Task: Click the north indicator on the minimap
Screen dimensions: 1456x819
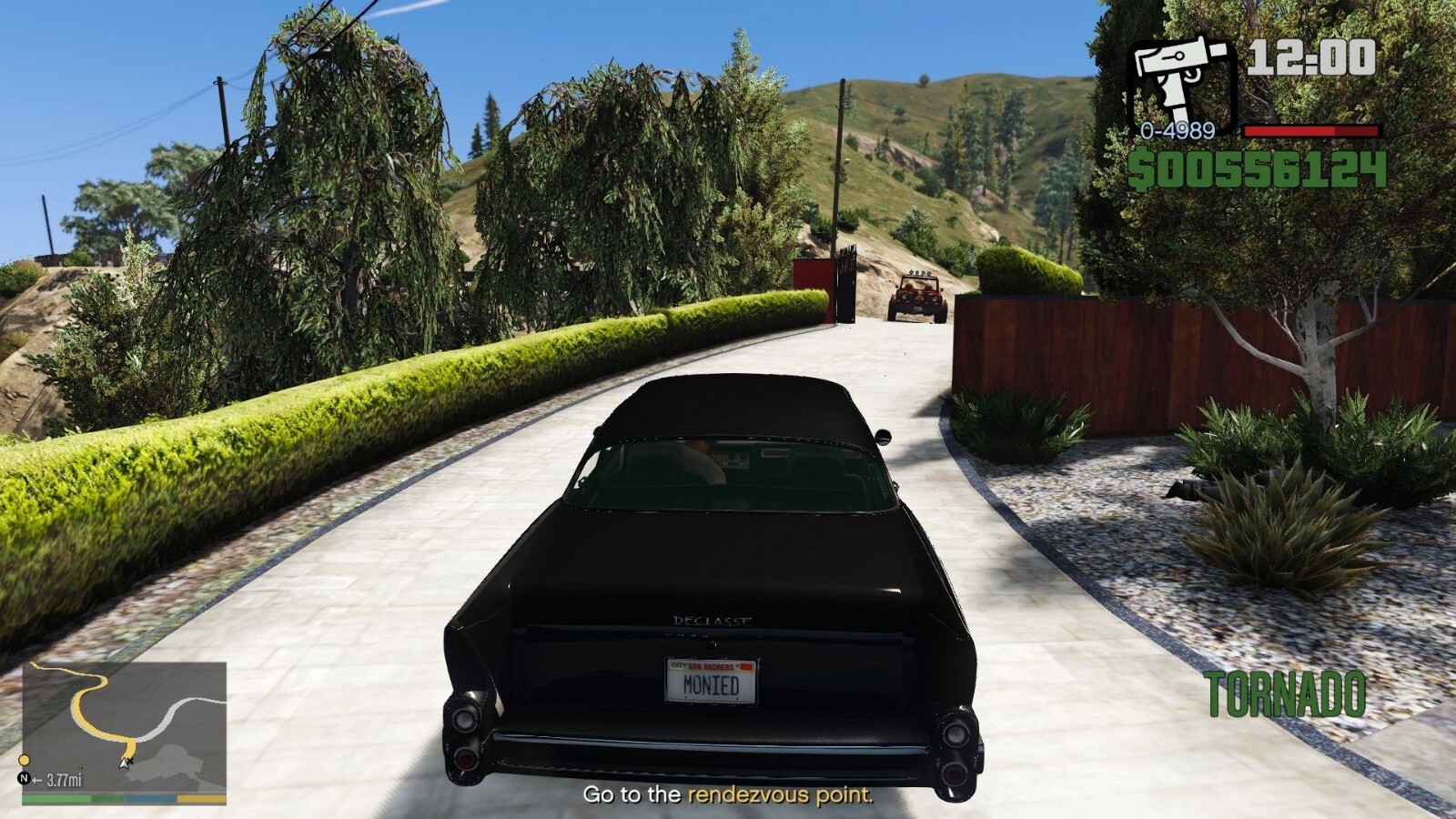Action: pyautogui.click(x=25, y=779)
